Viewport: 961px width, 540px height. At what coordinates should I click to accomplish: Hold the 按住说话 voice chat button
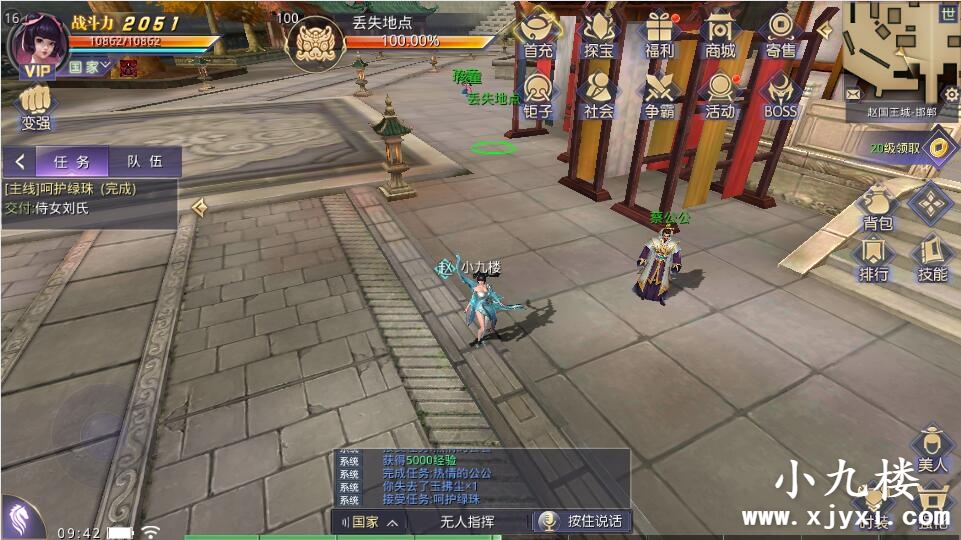pyautogui.click(x=581, y=521)
